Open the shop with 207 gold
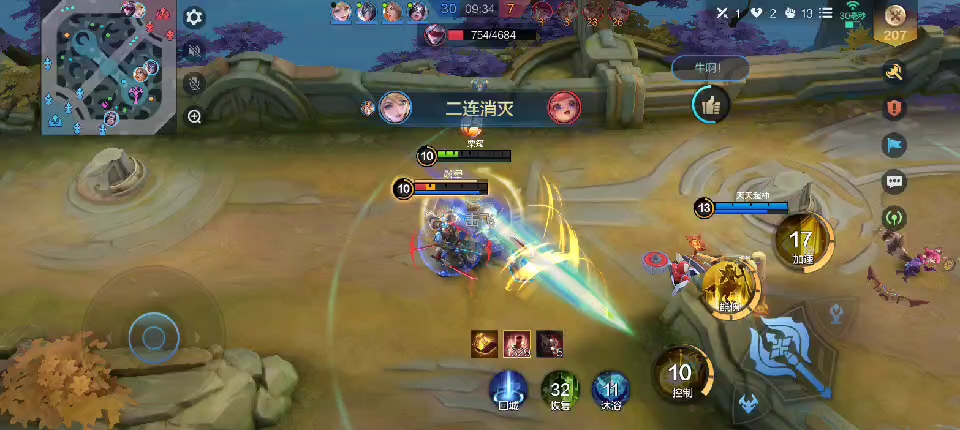The image size is (960, 430). point(893,21)
